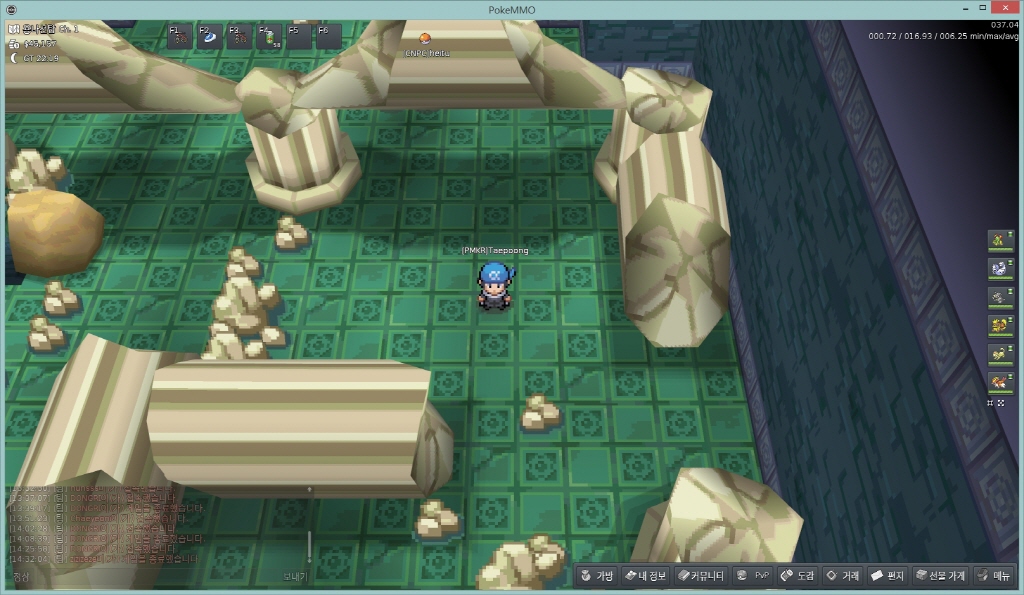Open the 내 정보 (My Info) panel
1024x595 pixels.
coord(644,576)
